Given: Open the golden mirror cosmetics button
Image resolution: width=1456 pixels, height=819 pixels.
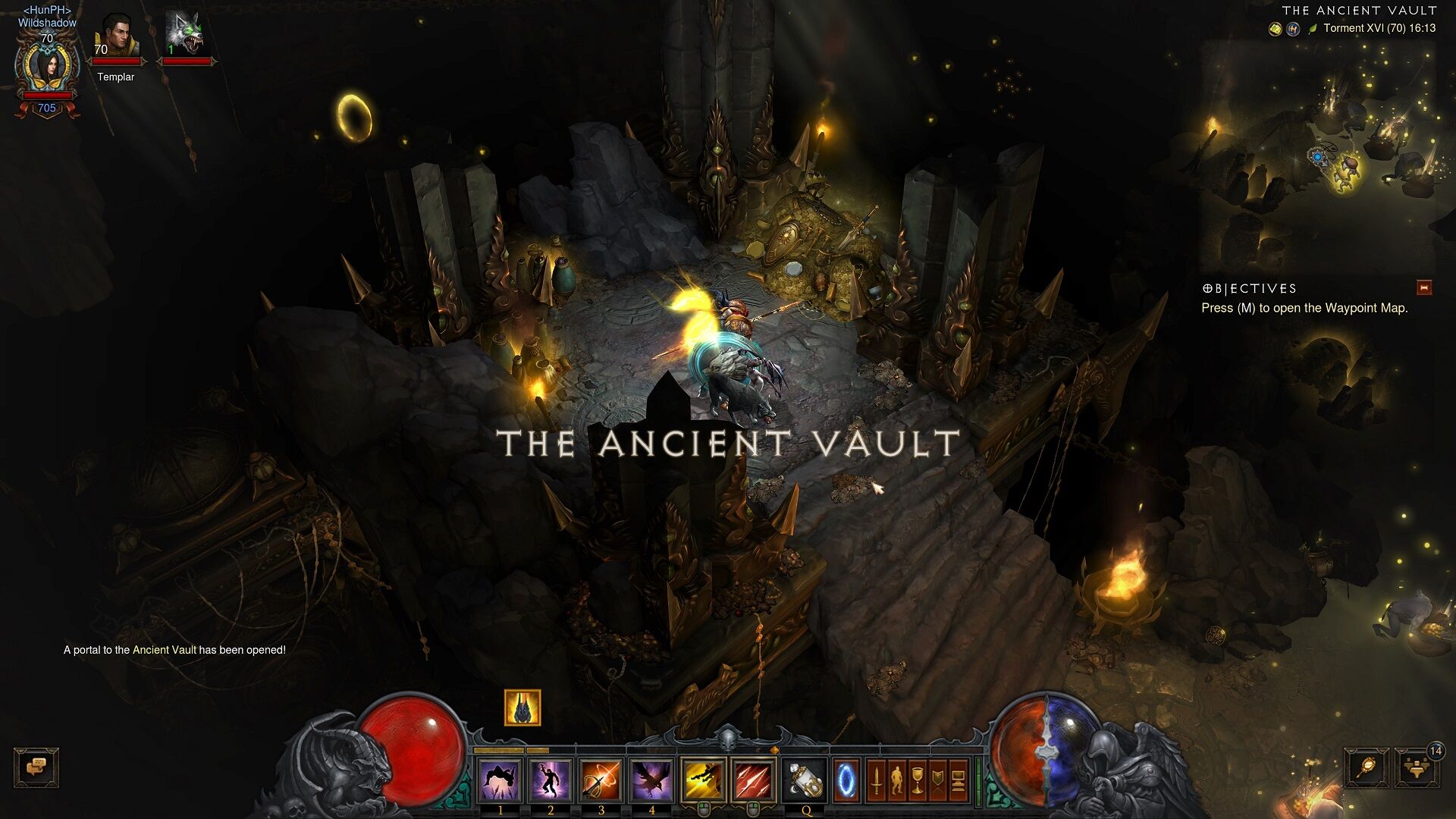Looking at the screenshot, I should (1367, 769).
